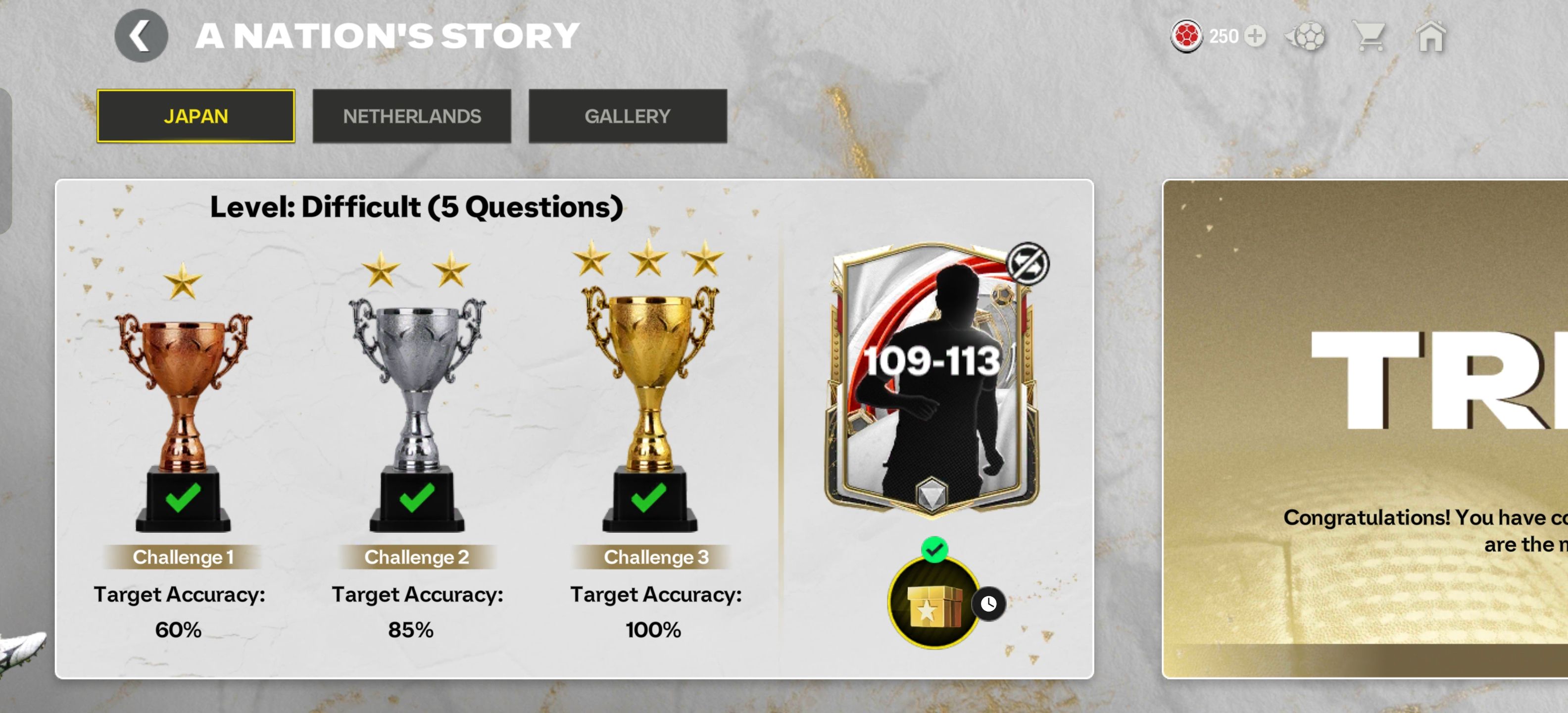Open the shopping cart store
1568x713 pixels.
(x=1369, y=36)
